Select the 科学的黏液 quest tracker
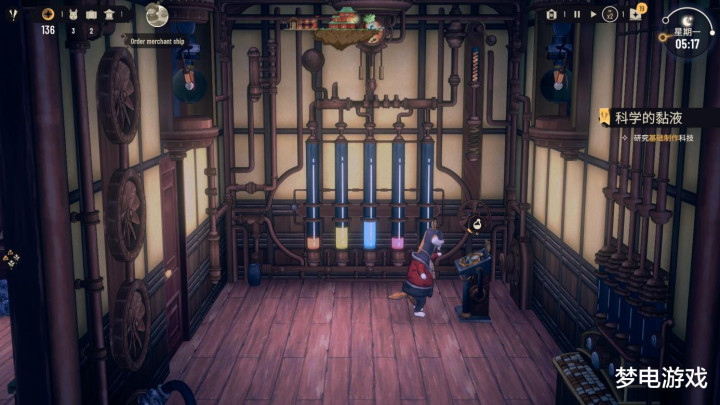Image resolution: width=720 pixels, height=405 pixels. (650, 117)
